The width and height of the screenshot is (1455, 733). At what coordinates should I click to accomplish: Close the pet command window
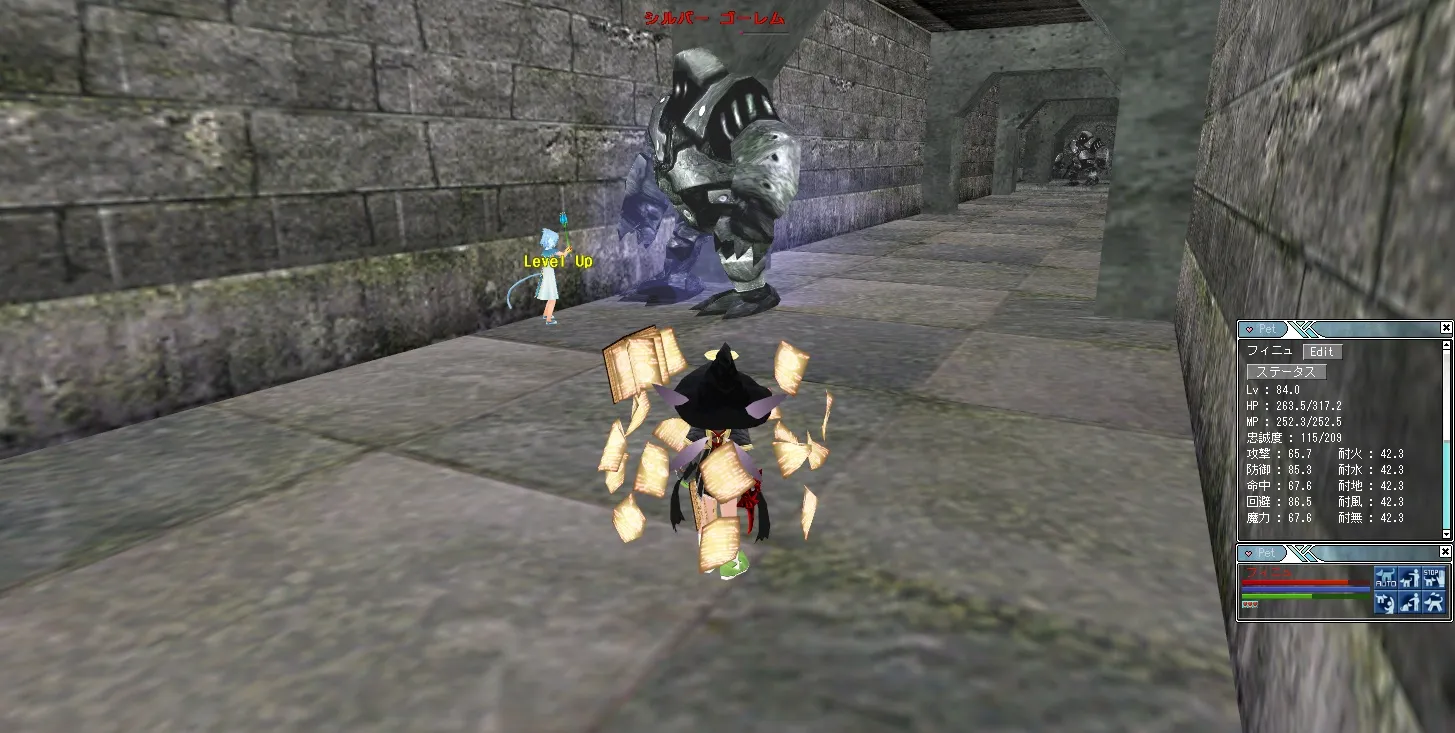1446,552
